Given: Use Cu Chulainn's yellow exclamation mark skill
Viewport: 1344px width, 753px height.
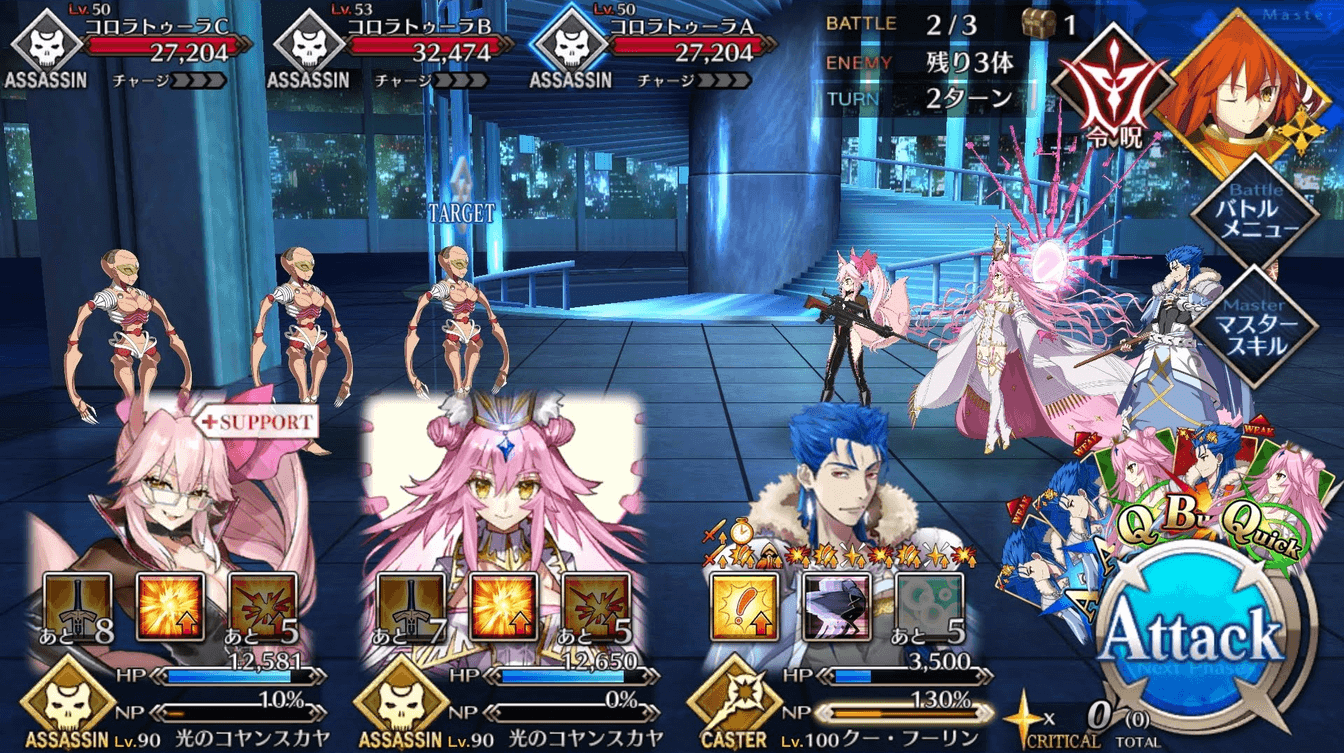Looking at the screenshot, I should [x=744, y=607].
